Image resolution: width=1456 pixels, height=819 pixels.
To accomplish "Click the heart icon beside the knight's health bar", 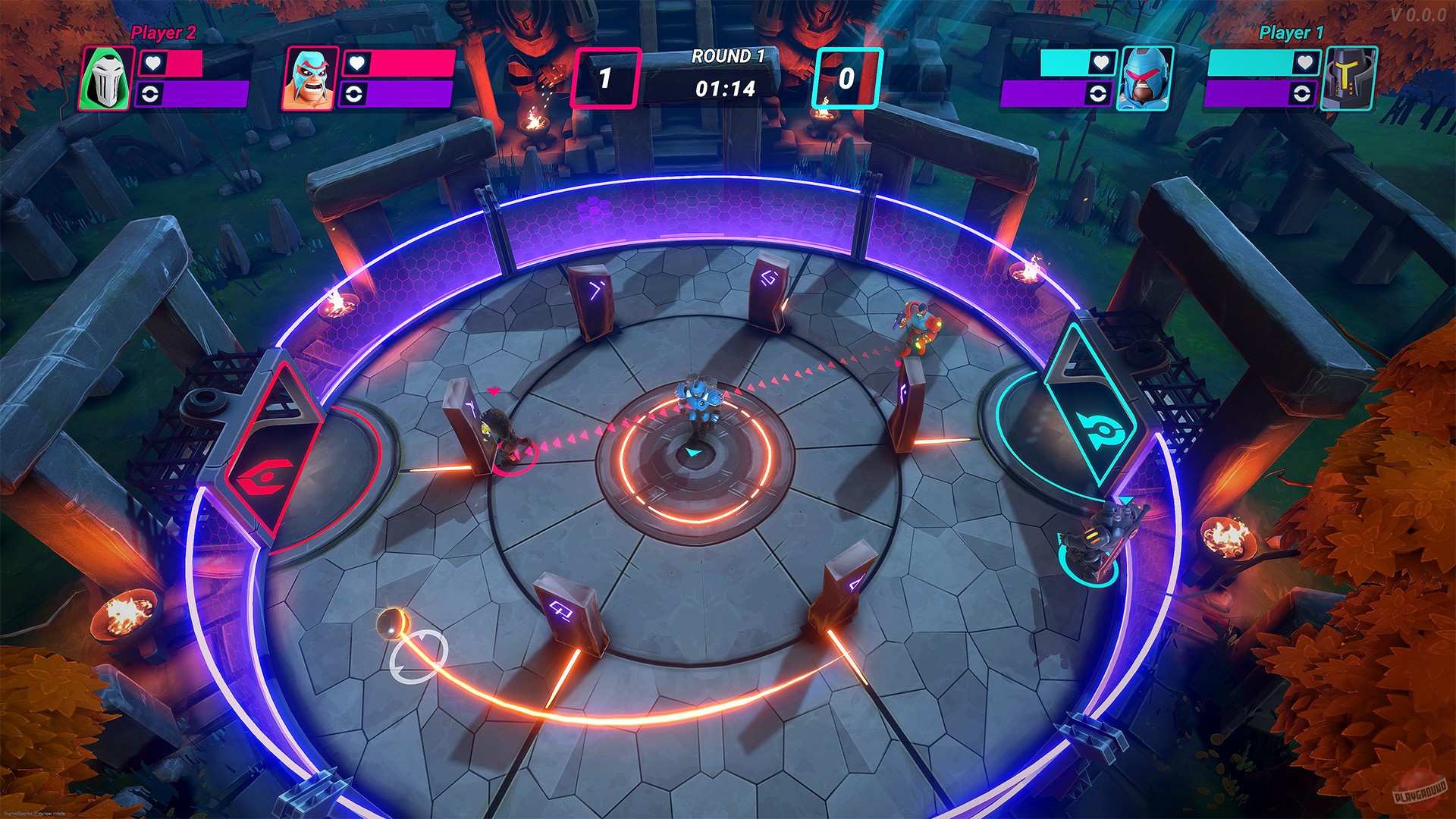I will coord(1304,62).
